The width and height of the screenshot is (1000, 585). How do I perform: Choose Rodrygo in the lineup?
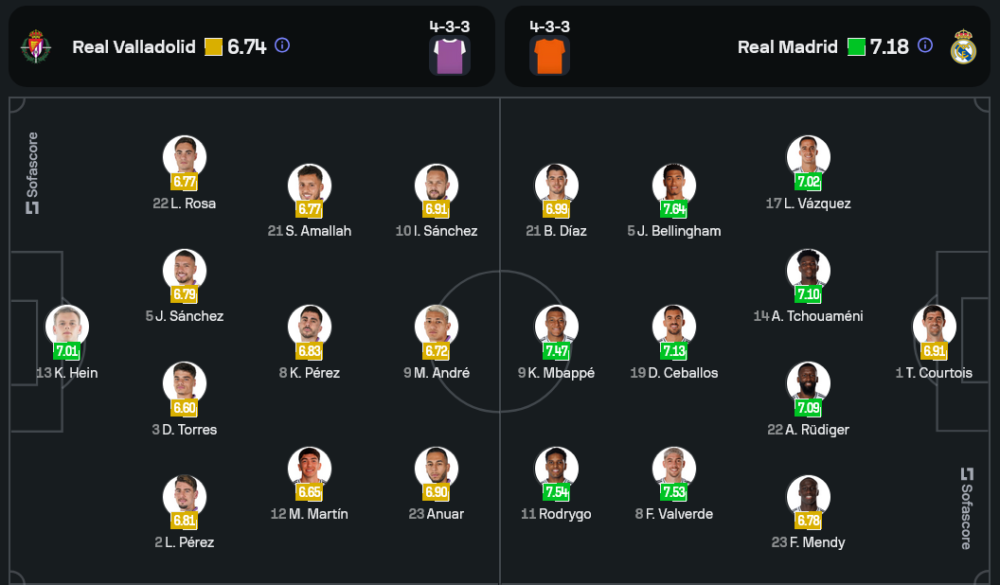pyautogui.click(x=557, y=468)
